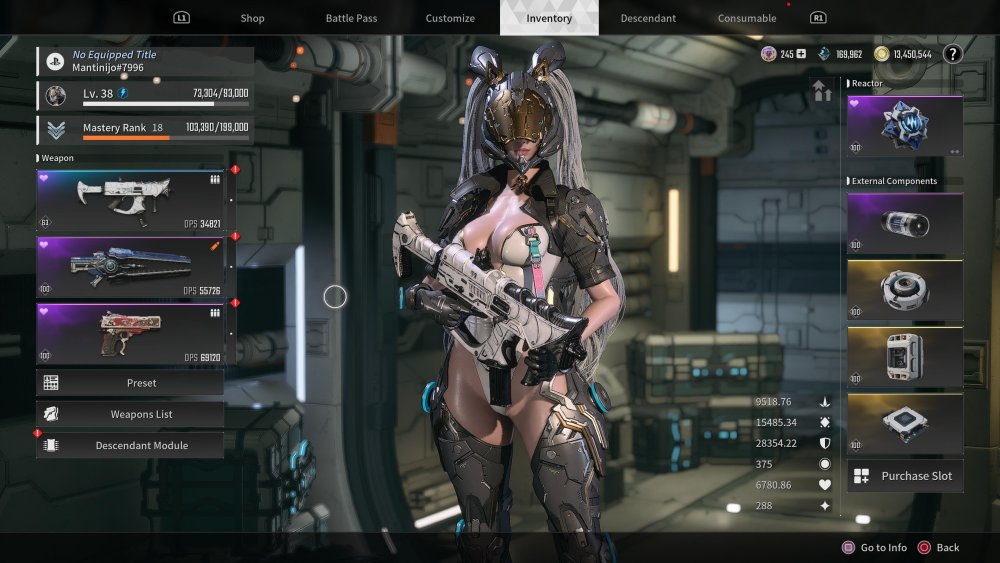Switch to the Shop tab
This screenshot has height=563, width=1000.
[252, 18]
